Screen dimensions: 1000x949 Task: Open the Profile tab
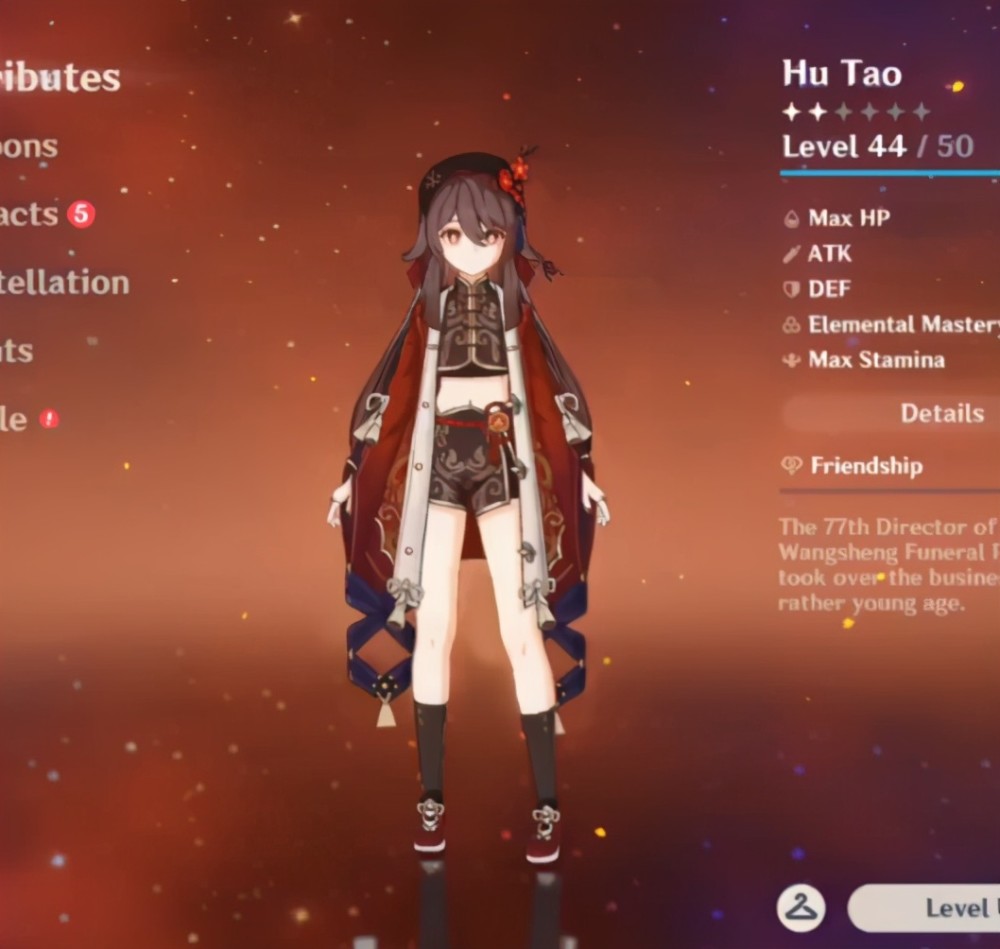point(14,419)
